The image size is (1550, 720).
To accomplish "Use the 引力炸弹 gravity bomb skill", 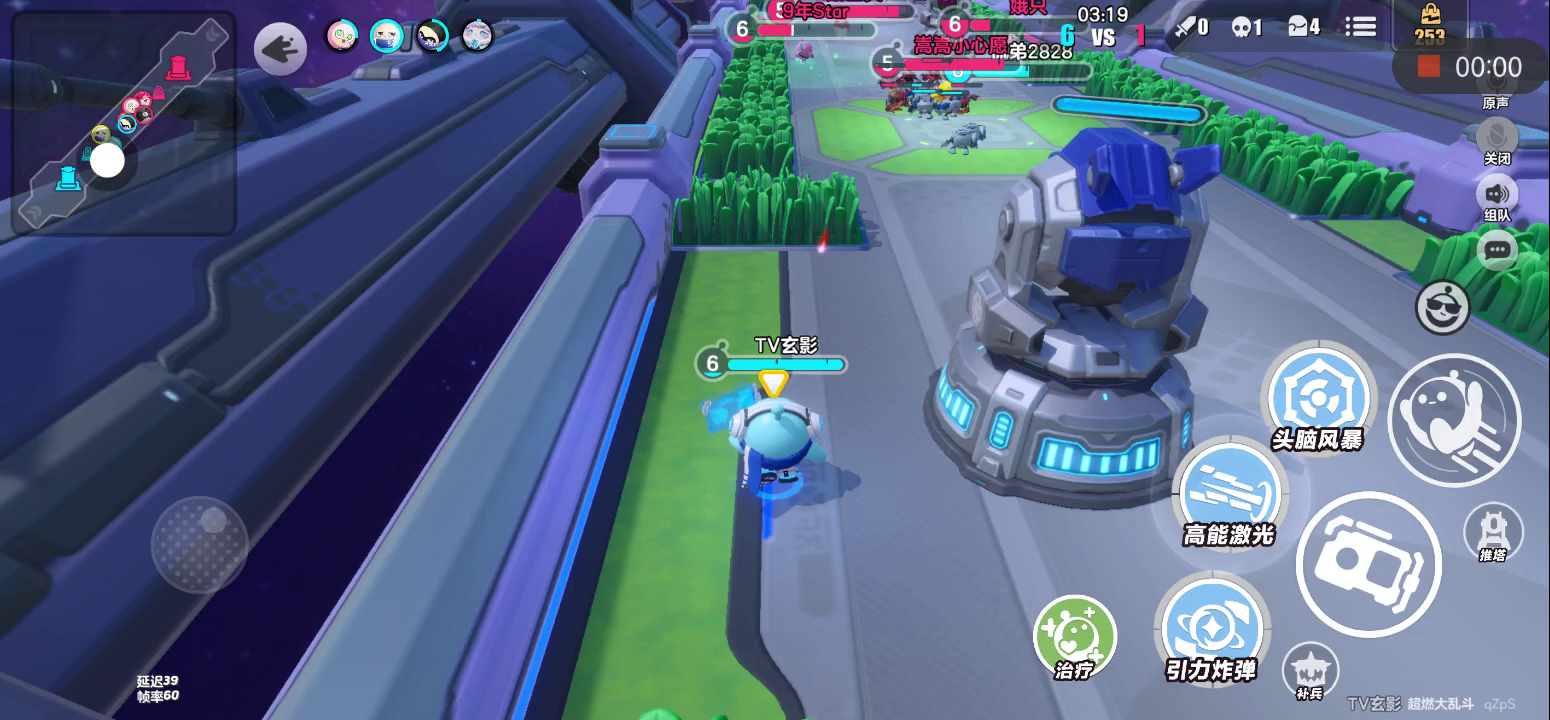I will tap(1210, 628).
